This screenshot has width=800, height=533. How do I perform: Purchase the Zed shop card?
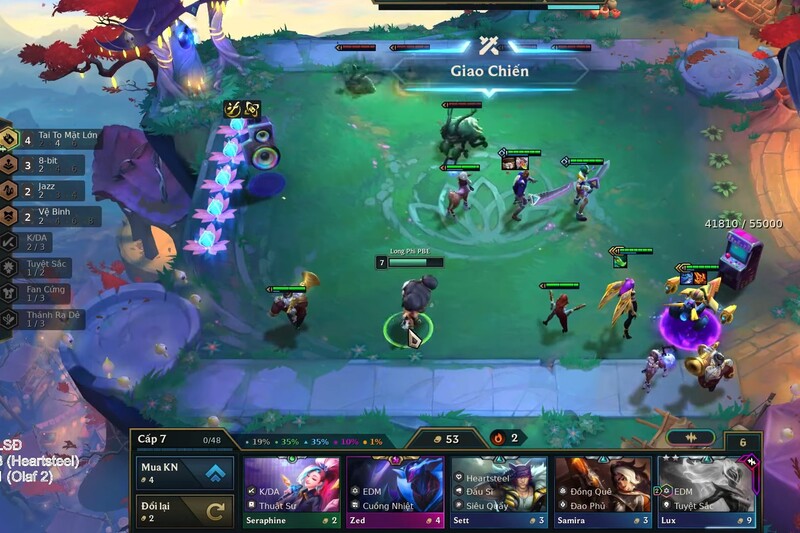[395, 491]
